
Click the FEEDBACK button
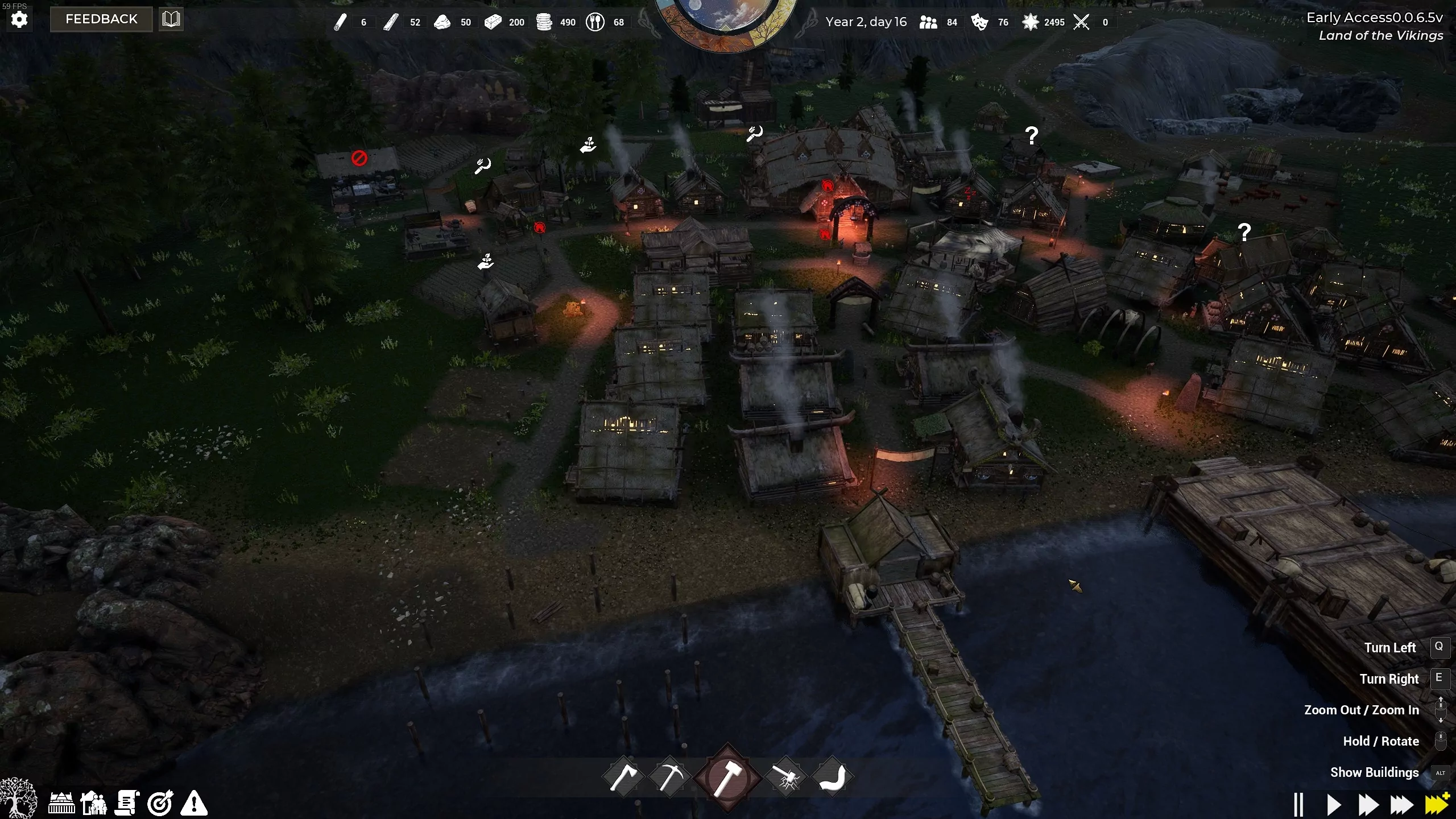click(x=101, y=19)
